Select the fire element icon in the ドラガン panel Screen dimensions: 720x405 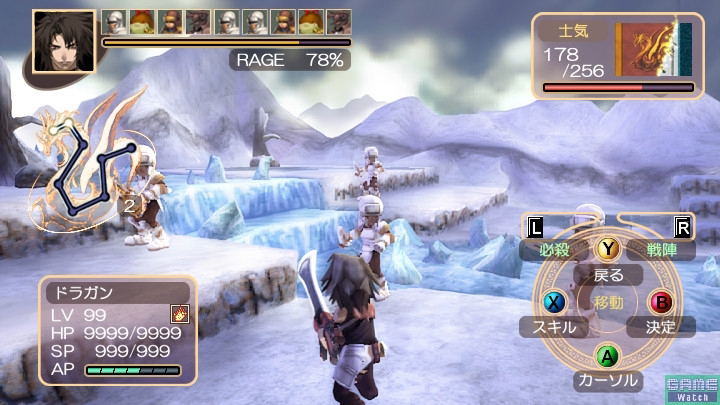point(179,314)
